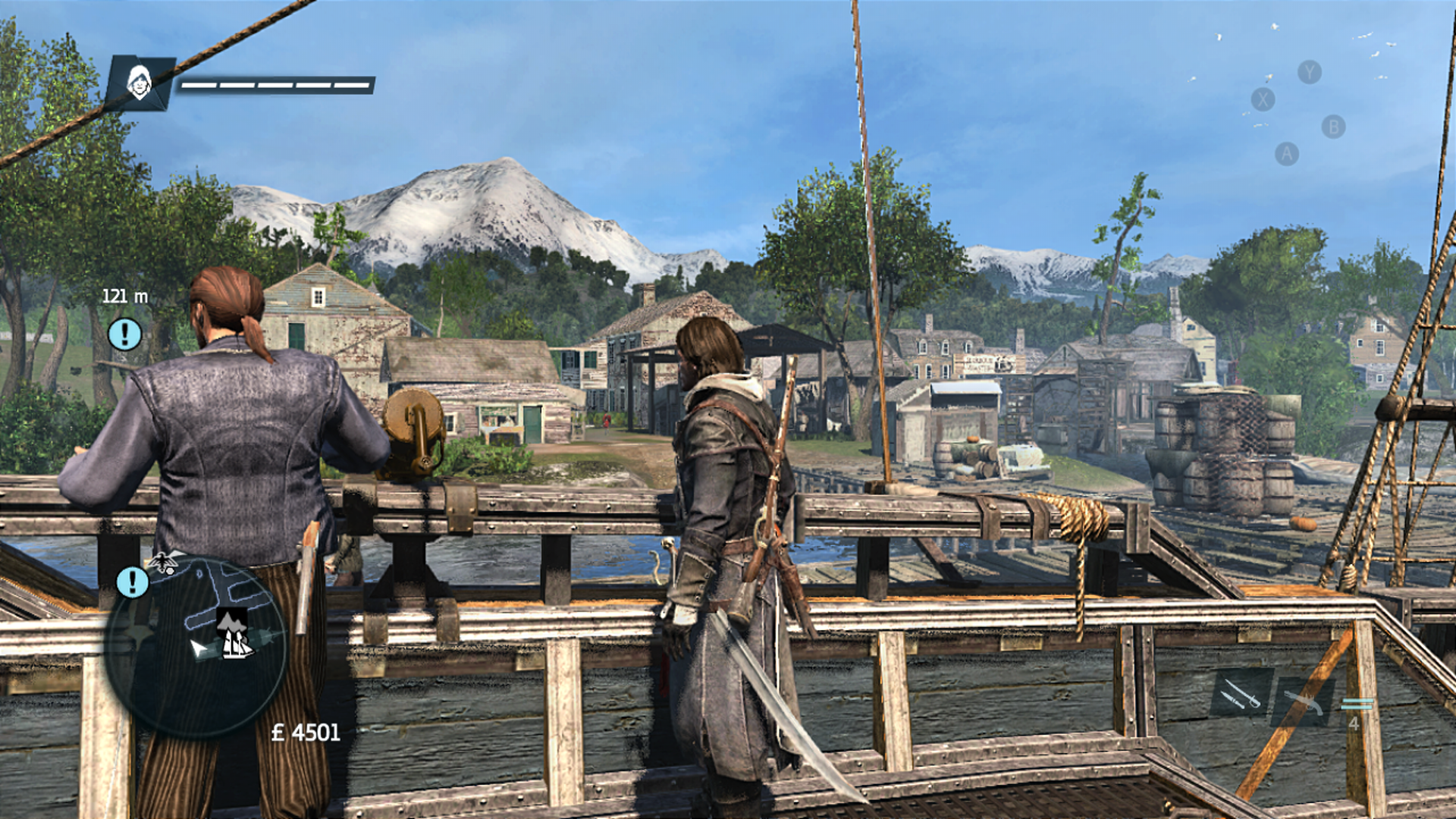1456x819 pixels.
Task: Click the exclamation icon above the minimap
Action: 132,583
